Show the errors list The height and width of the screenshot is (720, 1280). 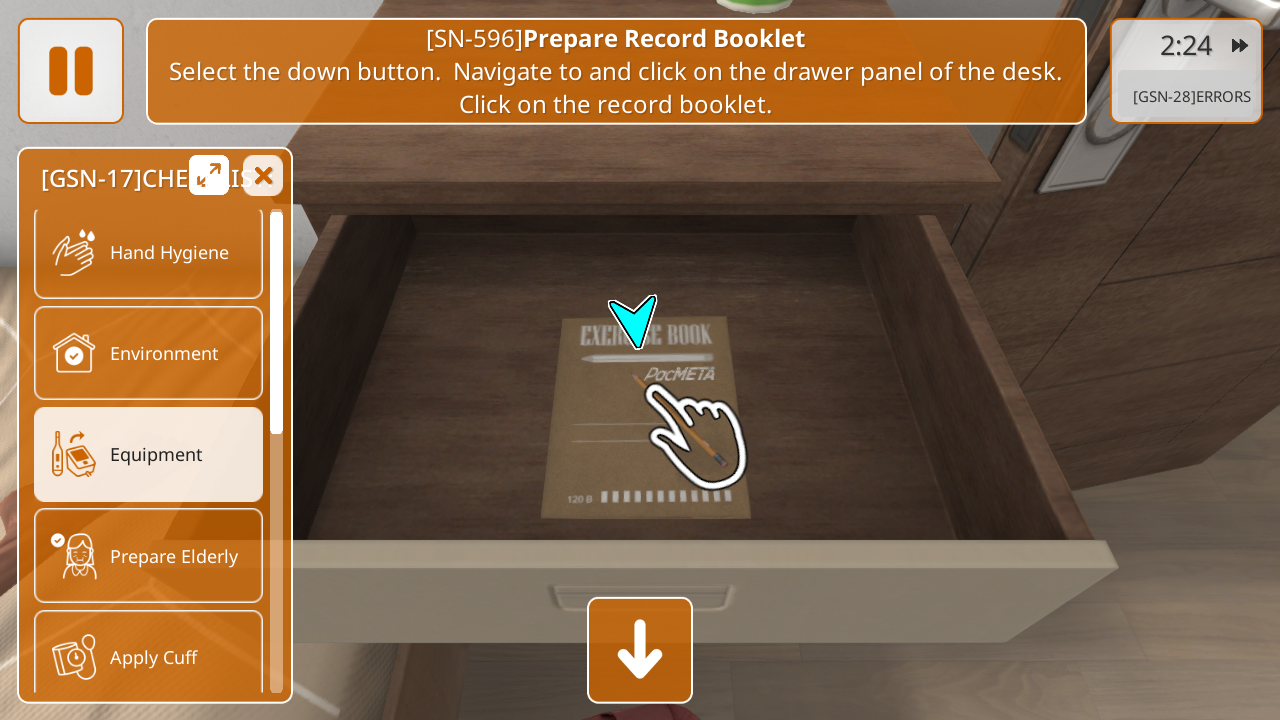[x=1190, y=97]
